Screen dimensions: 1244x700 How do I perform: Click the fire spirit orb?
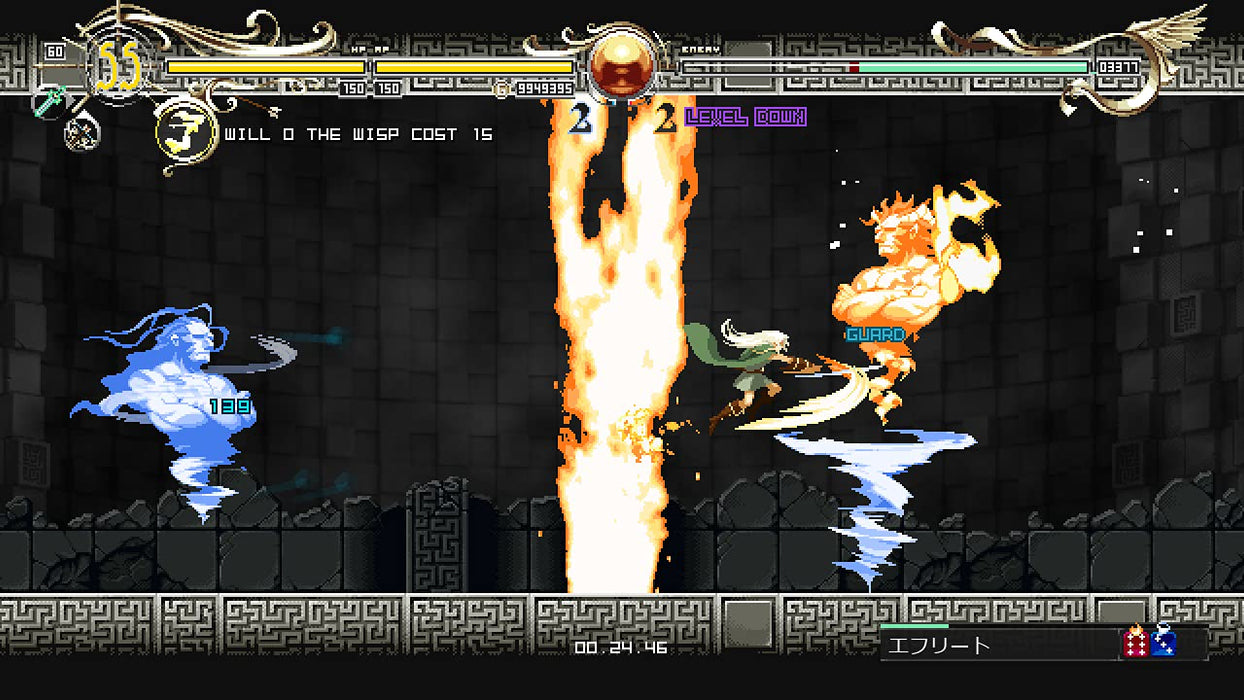(619, 64)
